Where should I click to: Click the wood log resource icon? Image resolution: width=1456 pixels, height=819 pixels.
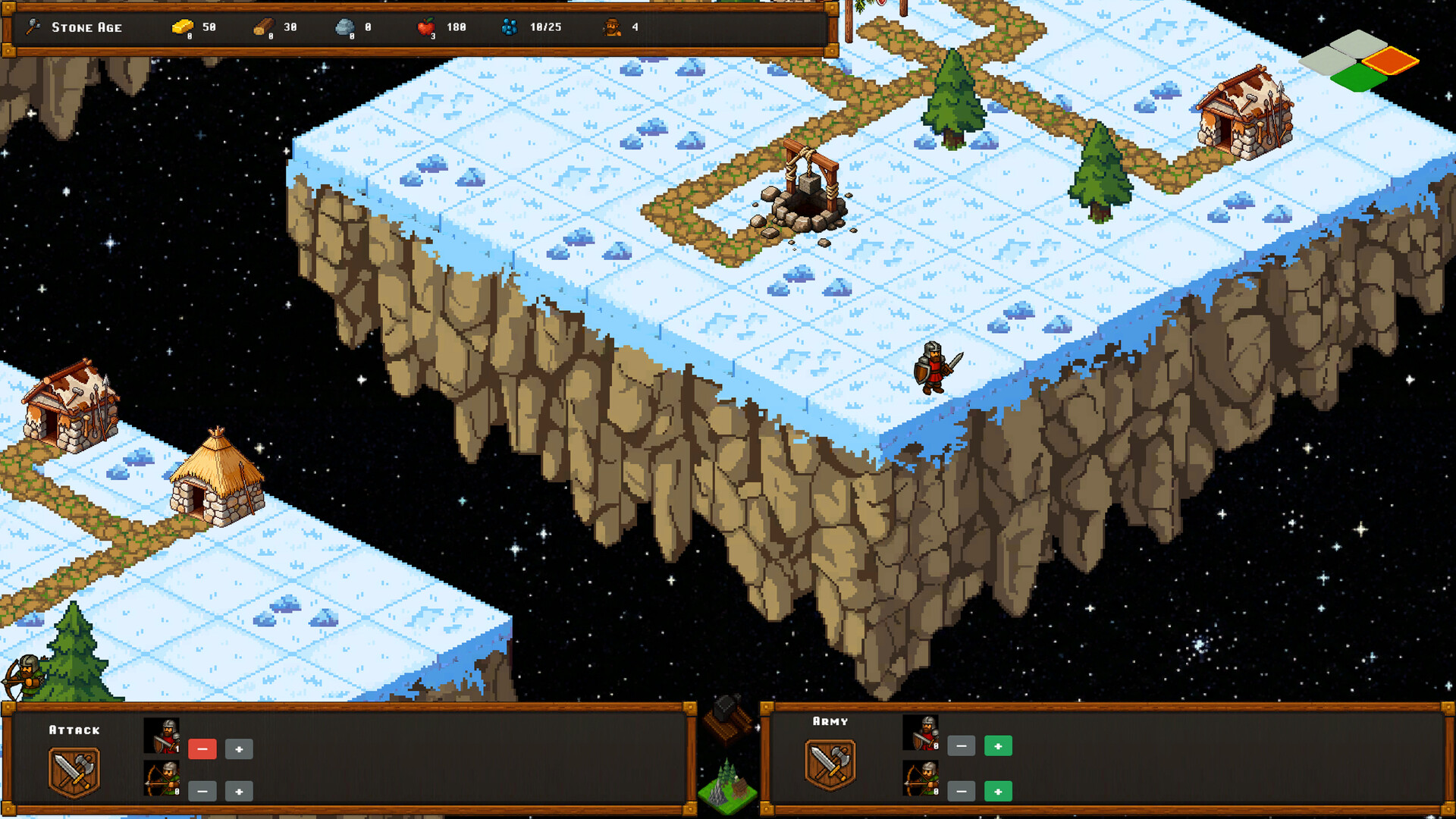[x=264, y=26]
